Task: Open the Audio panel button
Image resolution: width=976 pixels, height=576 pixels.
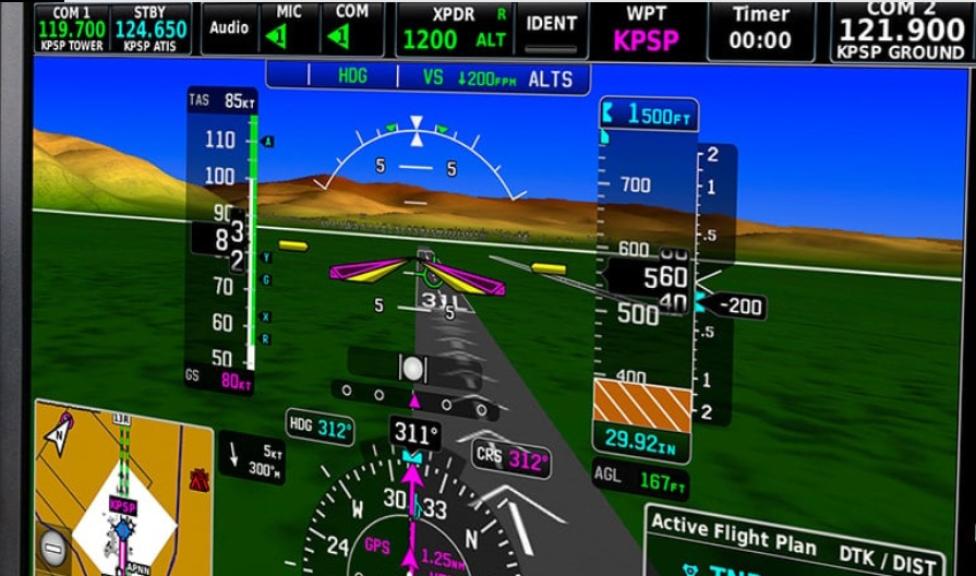Action: coord(229,28)
